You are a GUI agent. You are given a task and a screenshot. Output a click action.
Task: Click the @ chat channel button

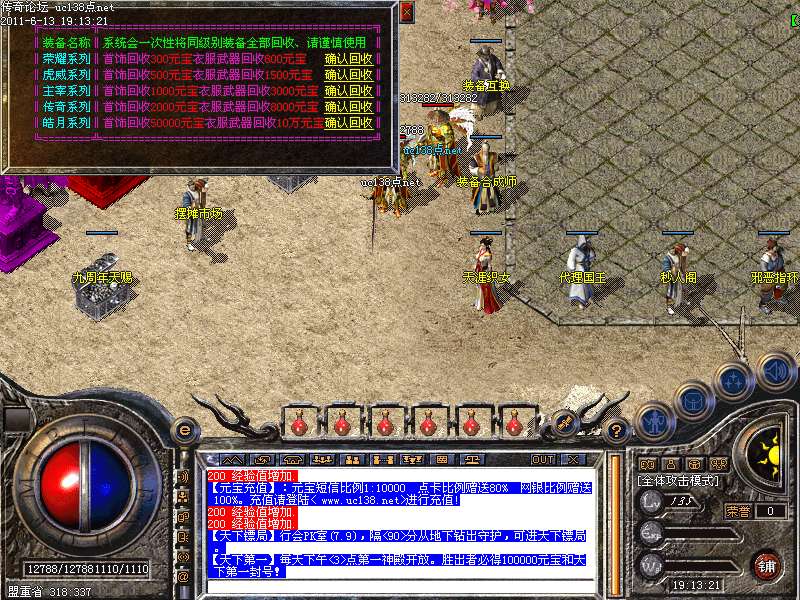(x=183, y=577)
